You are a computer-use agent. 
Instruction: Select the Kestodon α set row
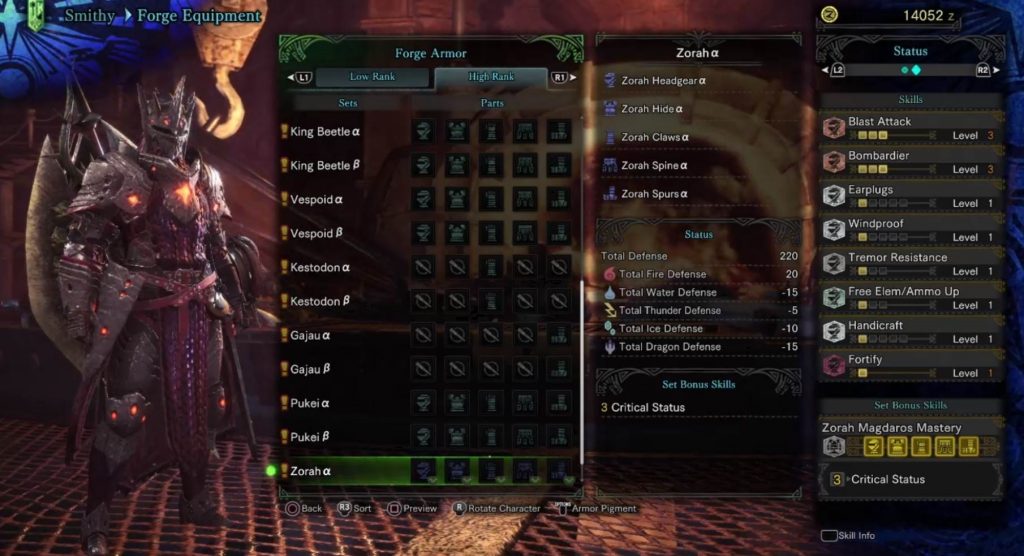[x=320, y=267]
